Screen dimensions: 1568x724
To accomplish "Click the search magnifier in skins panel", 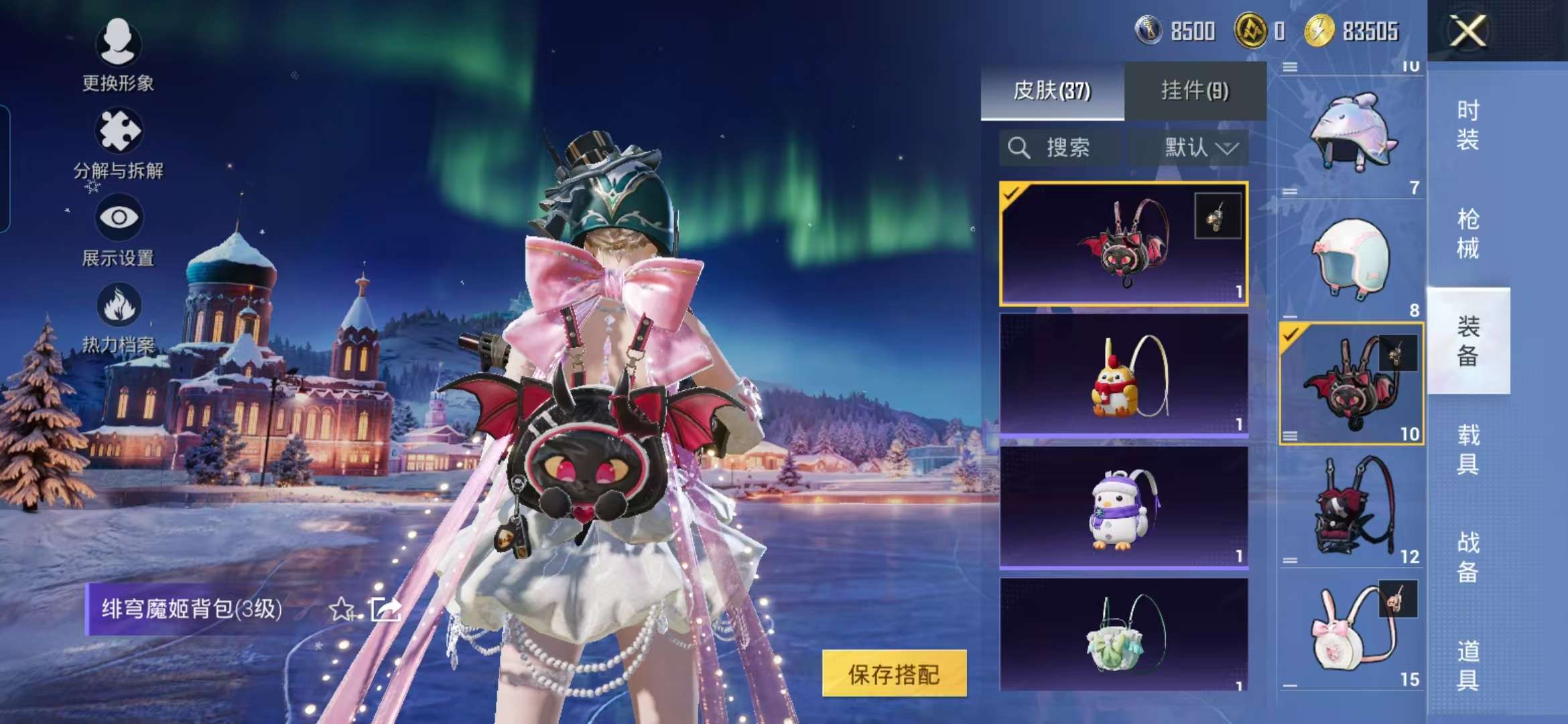I will 1021,148.
